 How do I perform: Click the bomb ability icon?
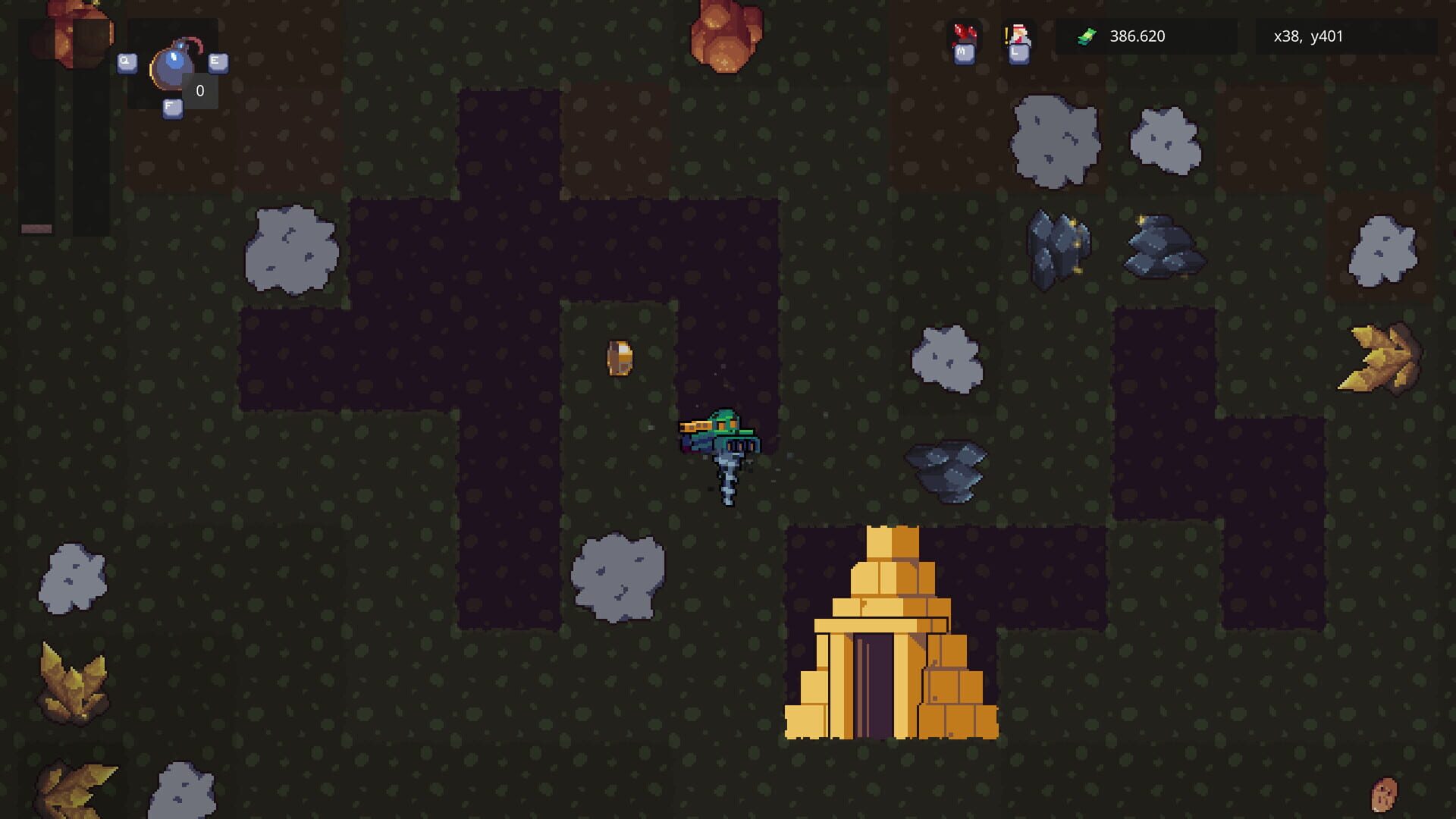(173, 68)
